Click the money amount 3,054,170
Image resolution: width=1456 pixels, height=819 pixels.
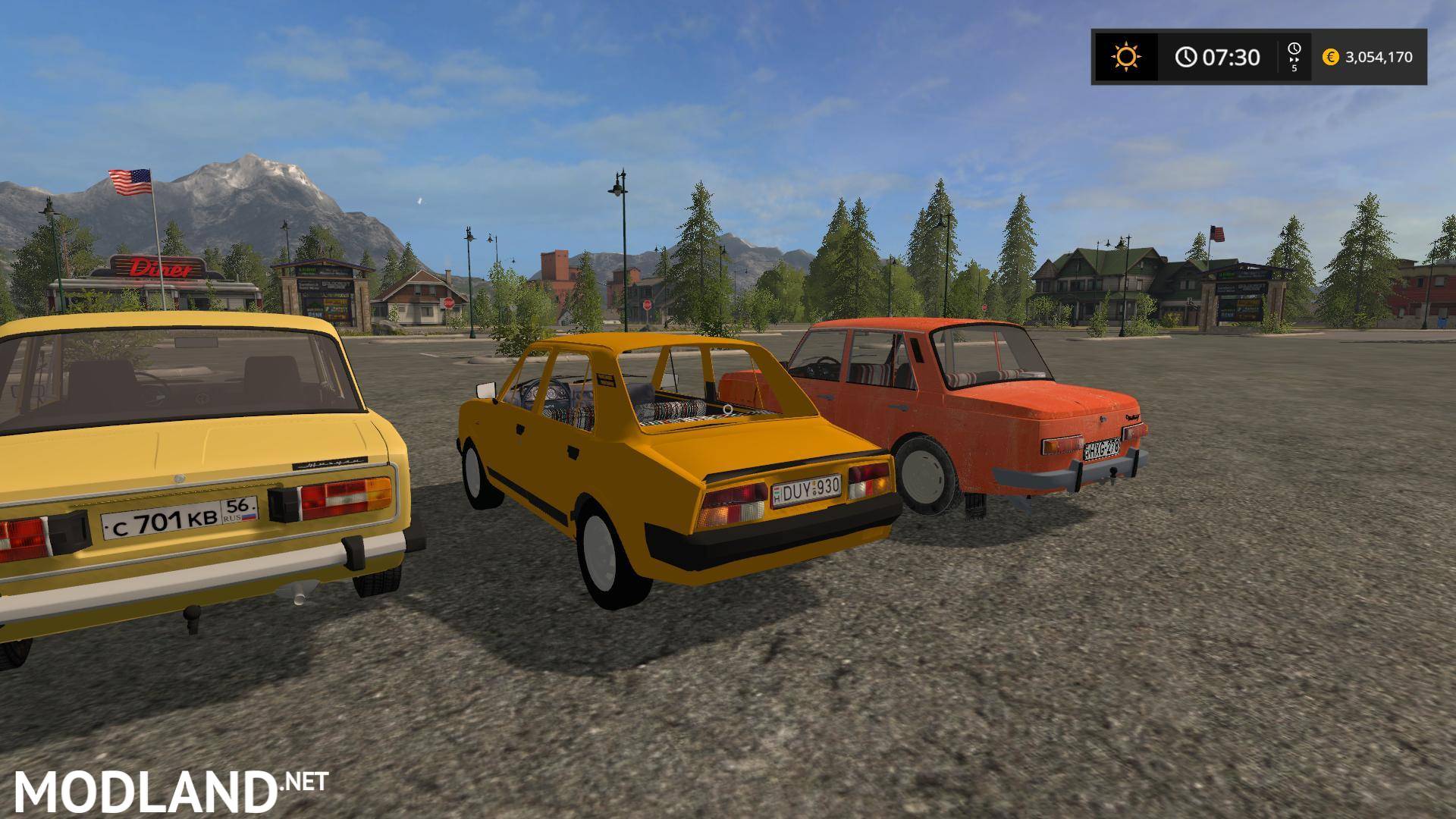pyautogui.click(x=1379, y=58)
